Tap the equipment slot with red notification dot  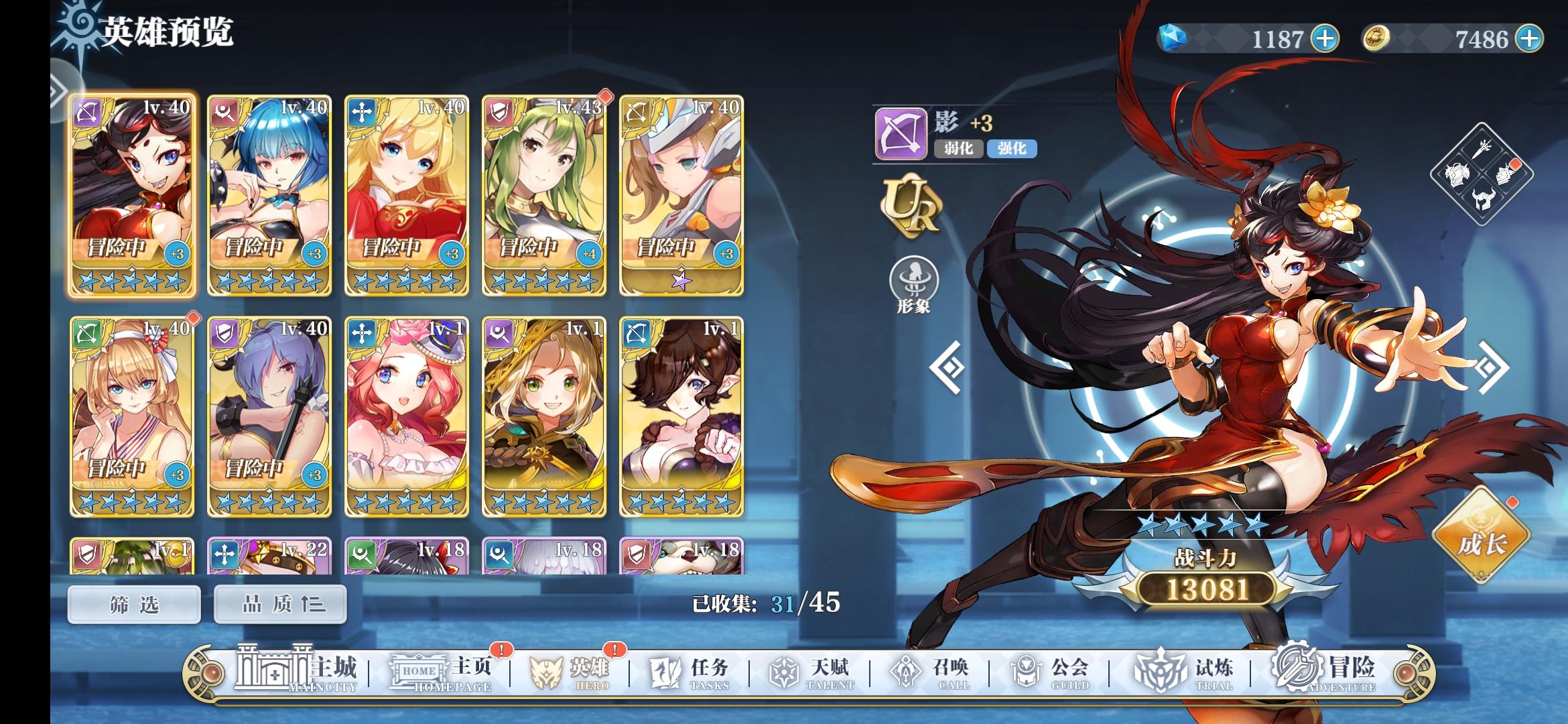click(1506, 176)
